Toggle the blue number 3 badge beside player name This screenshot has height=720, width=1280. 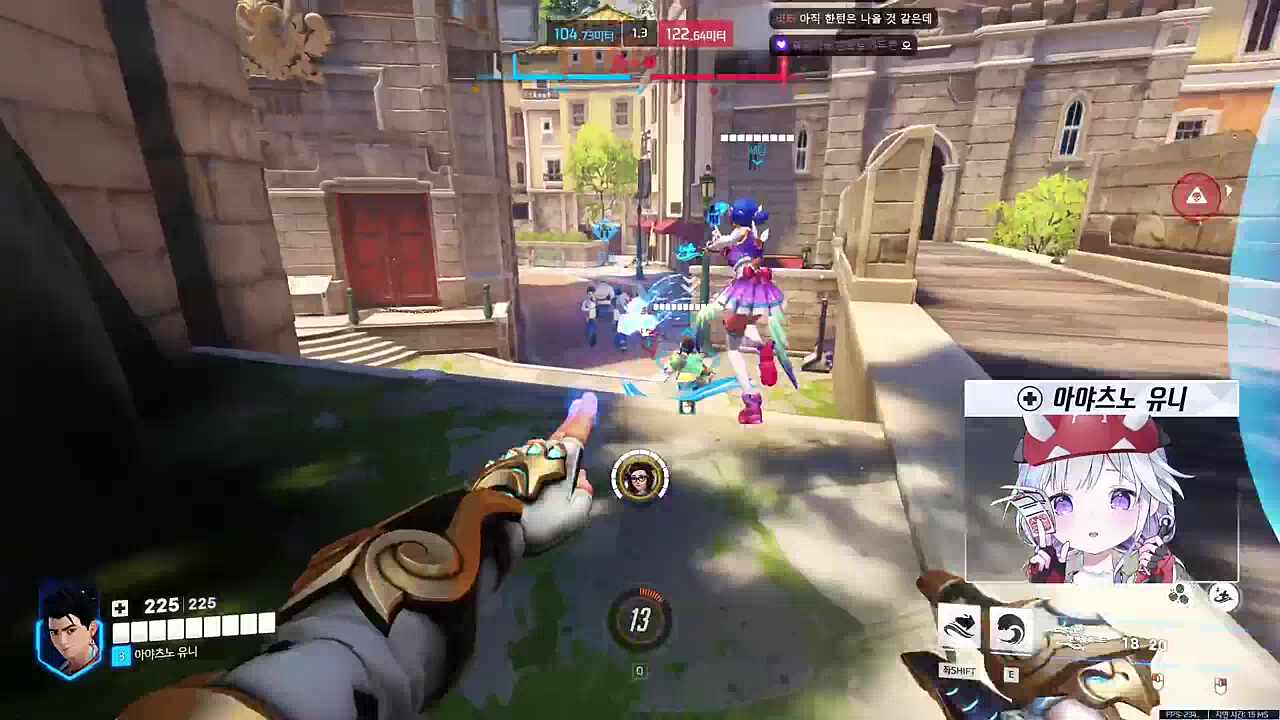click(x=120, y=653)
